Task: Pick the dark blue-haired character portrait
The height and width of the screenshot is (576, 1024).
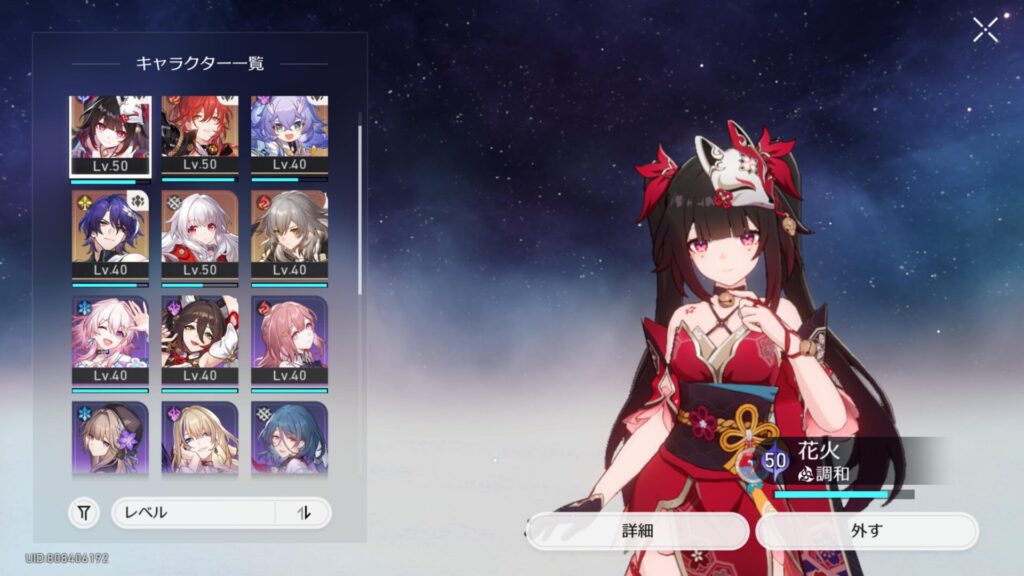Action: point(110,236)
